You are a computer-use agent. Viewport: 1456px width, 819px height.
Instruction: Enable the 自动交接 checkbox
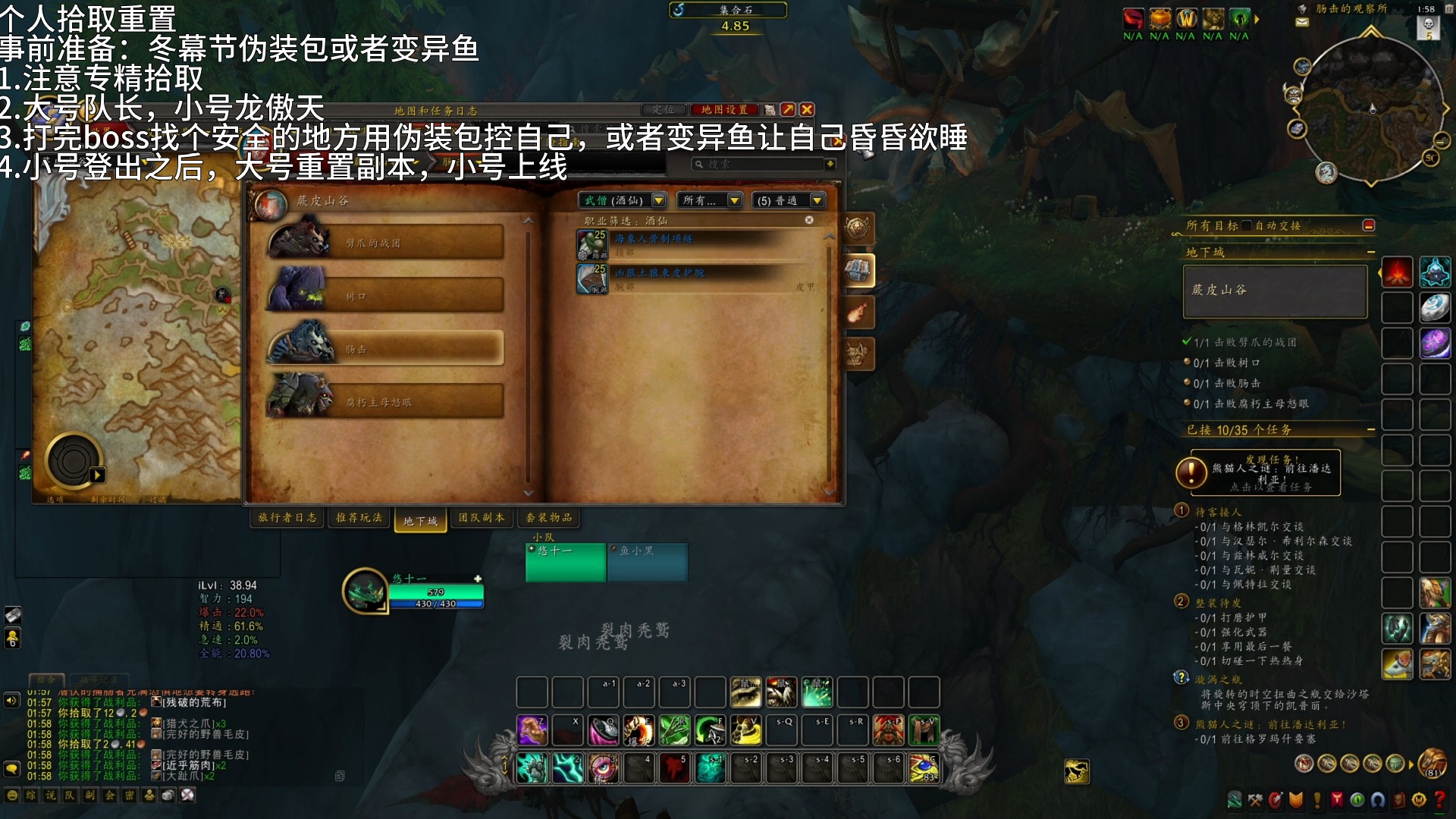(1246, 225)
